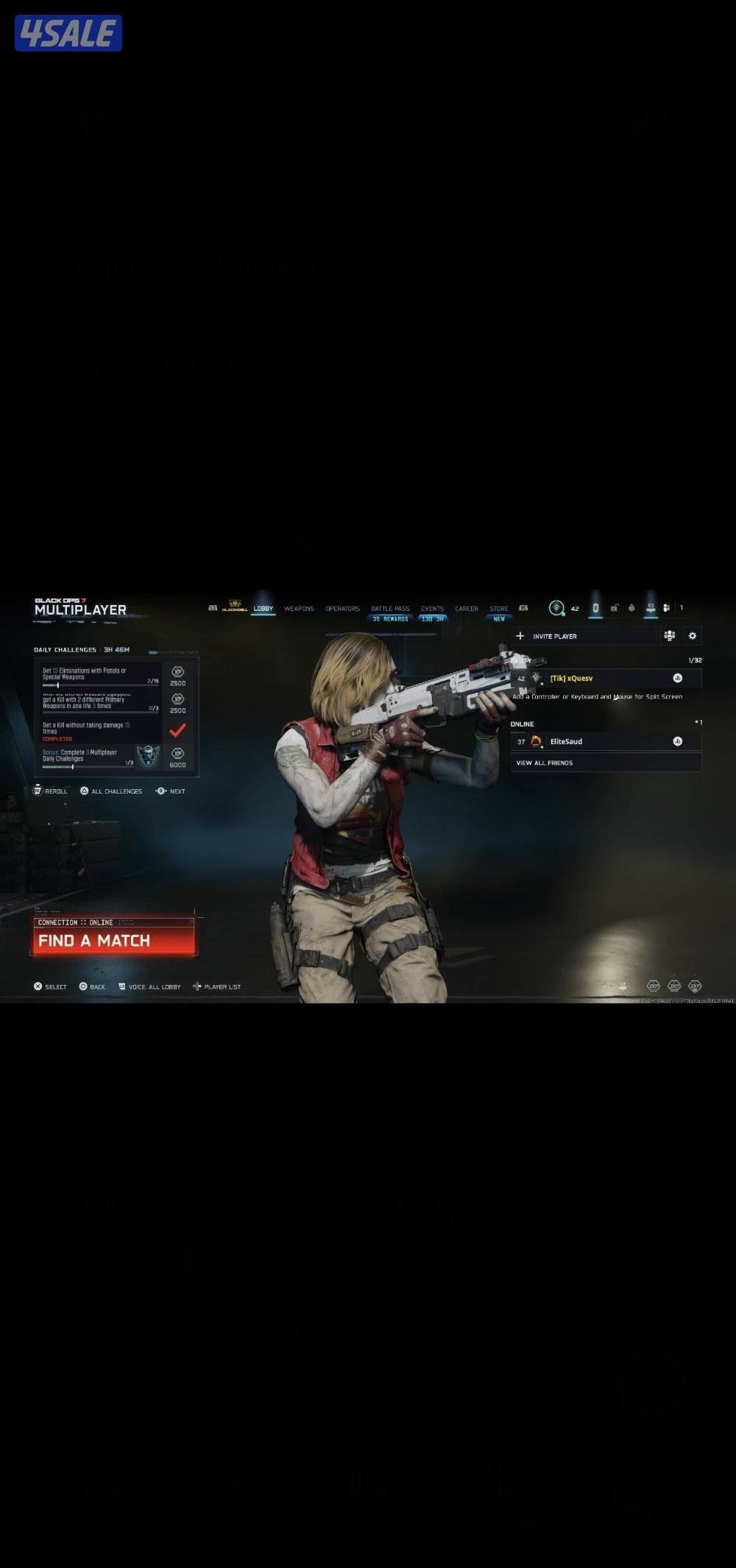Open the gear settings icon
The image size is (736, 1568).
coord(692,636)
